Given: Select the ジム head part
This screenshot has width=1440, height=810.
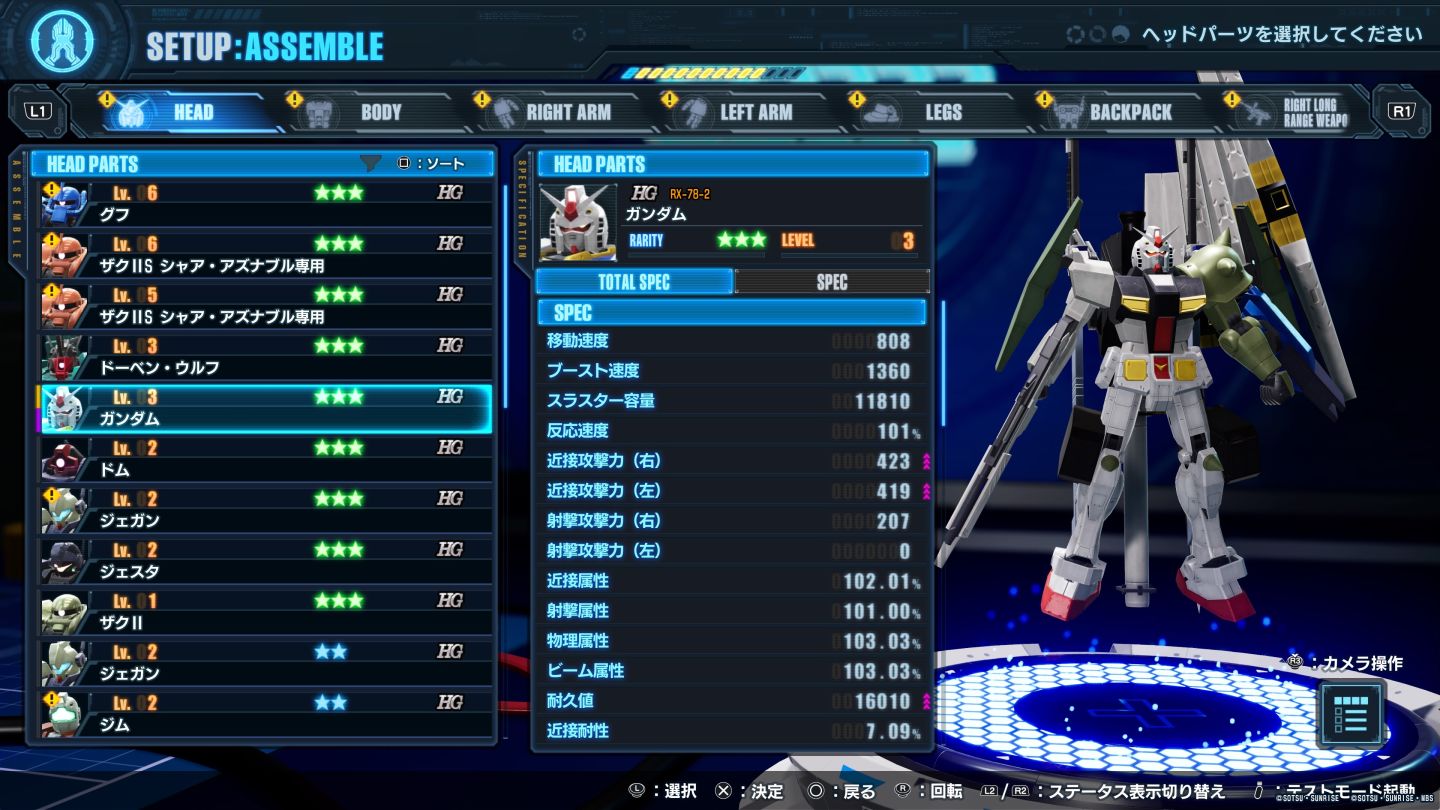Looking at the screenshot, I should coord(265,714).
